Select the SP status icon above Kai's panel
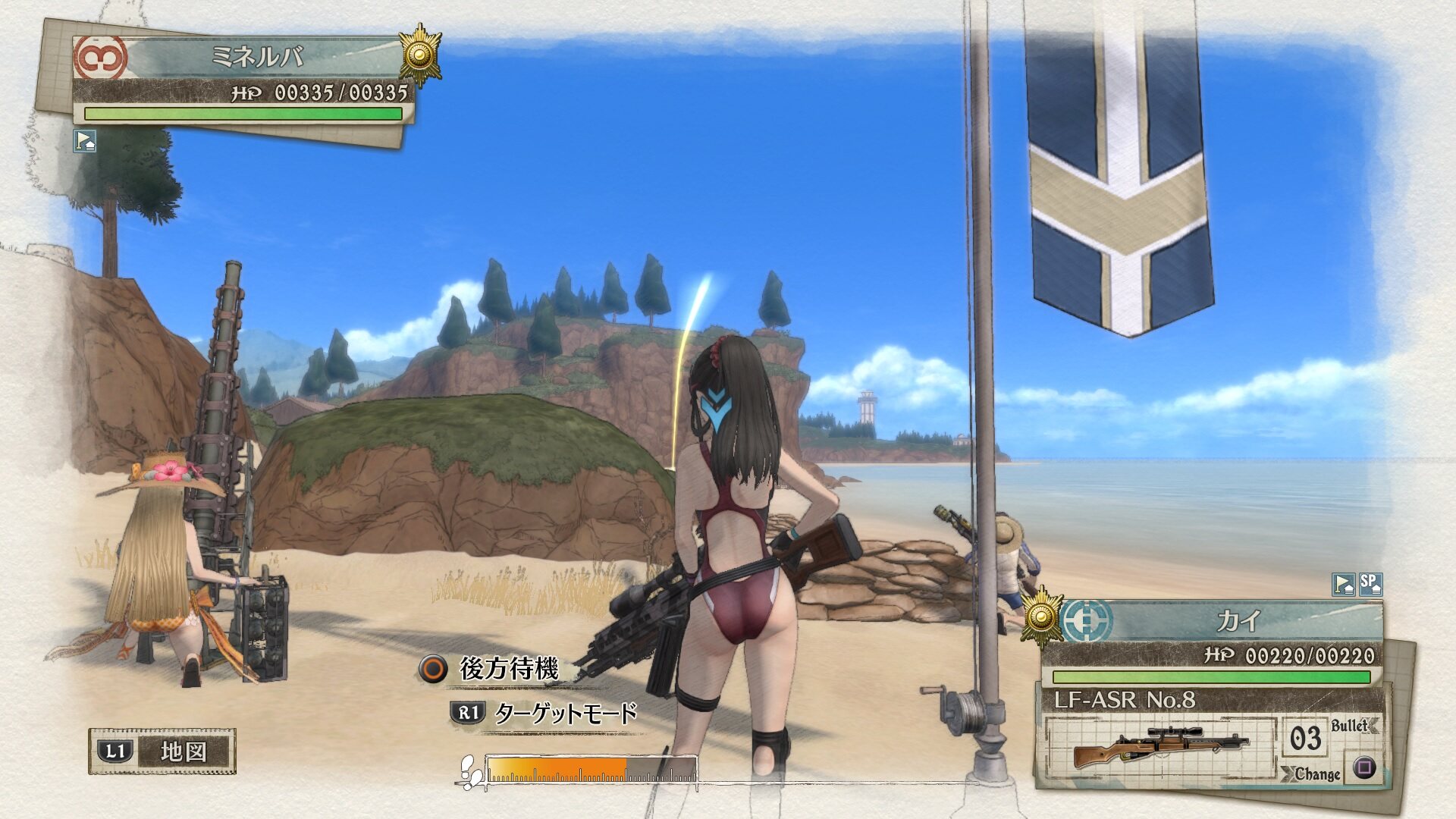The width and height of the screenshot is (1456, 819). (1370, 583)
